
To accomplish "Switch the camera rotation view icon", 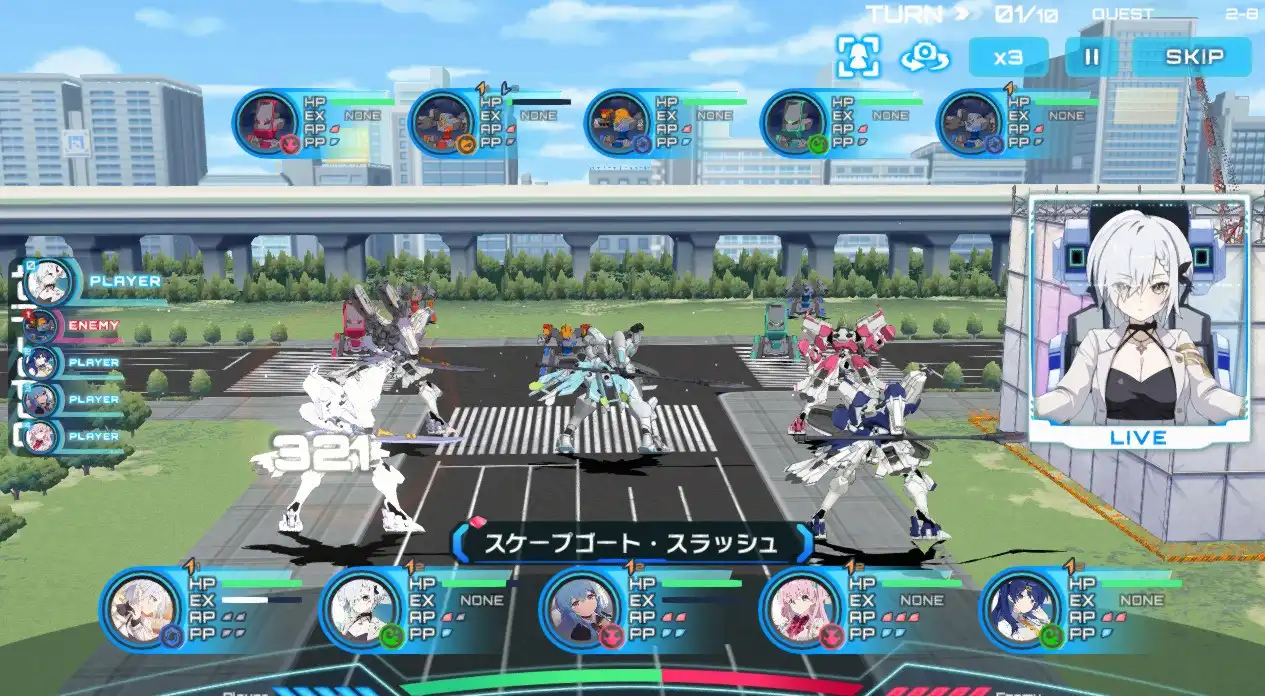I will click(x=924, y=57).
